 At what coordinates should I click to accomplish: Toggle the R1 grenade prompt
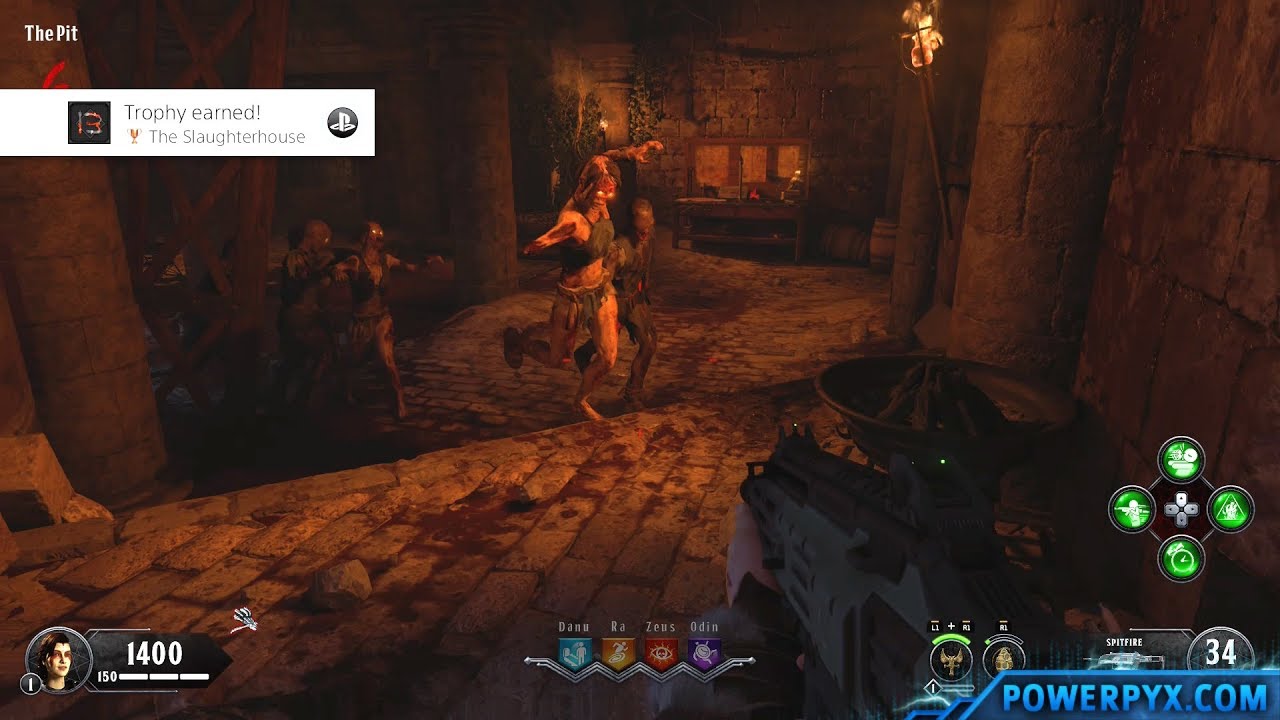click(1003, 627)
